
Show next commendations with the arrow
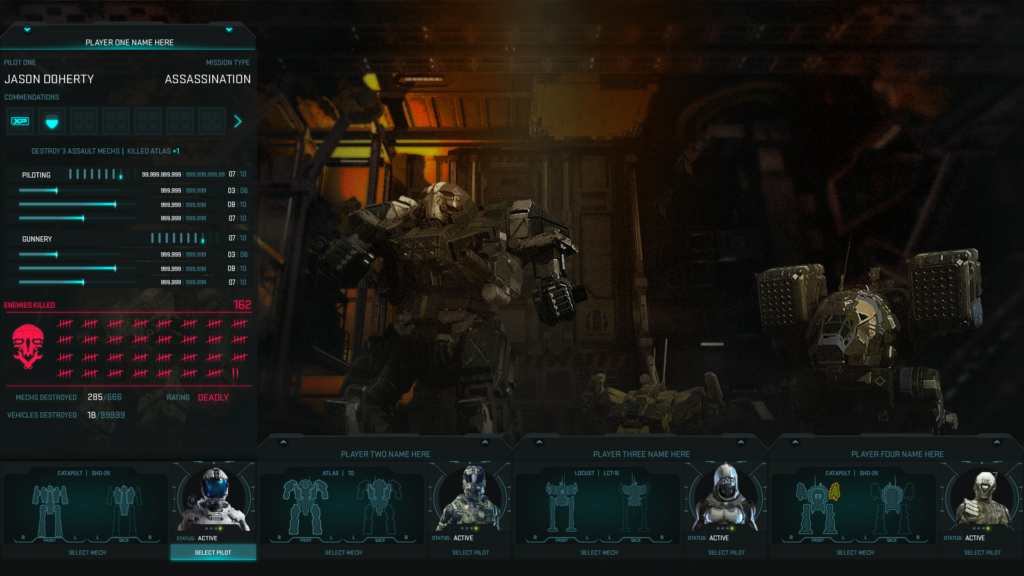[238, 122]
